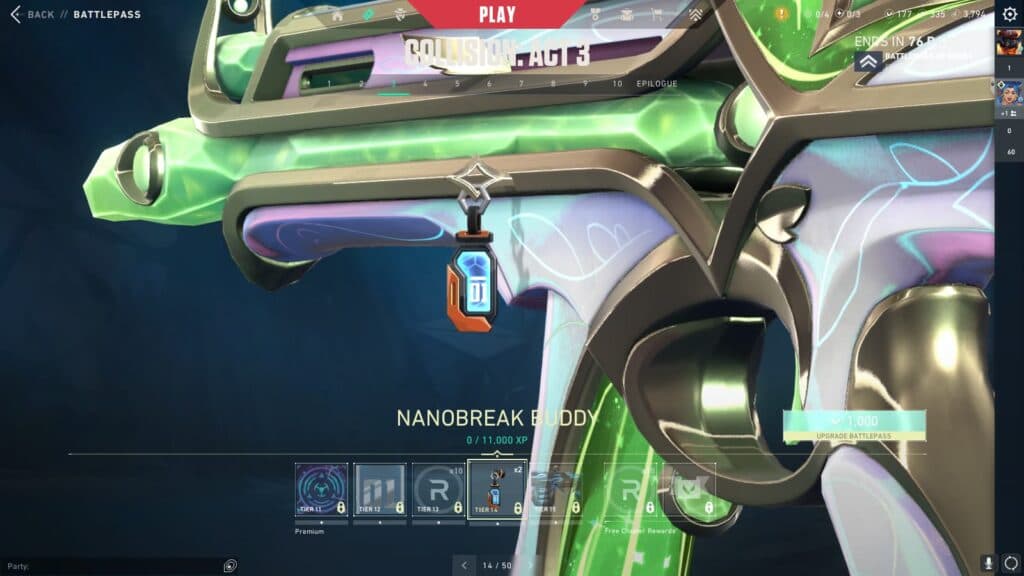Viewport: 1024px width, 576px height.
Task: Click the circular icon beside the microphone
Action: coord(1010,564)
